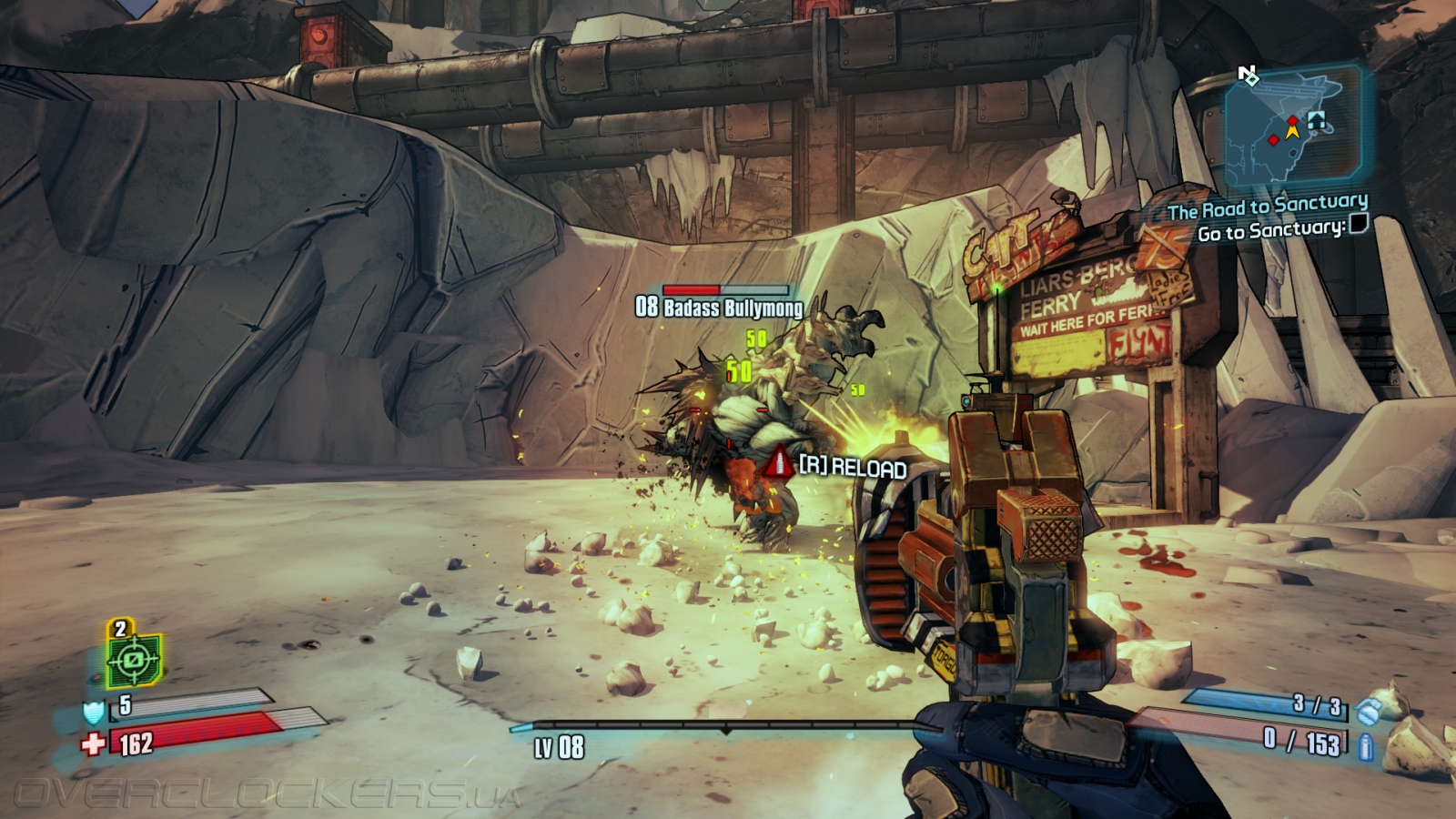The image size is (1456, 819).
Task: Click the grenade icon beside the count
Action: (1368, 710)
